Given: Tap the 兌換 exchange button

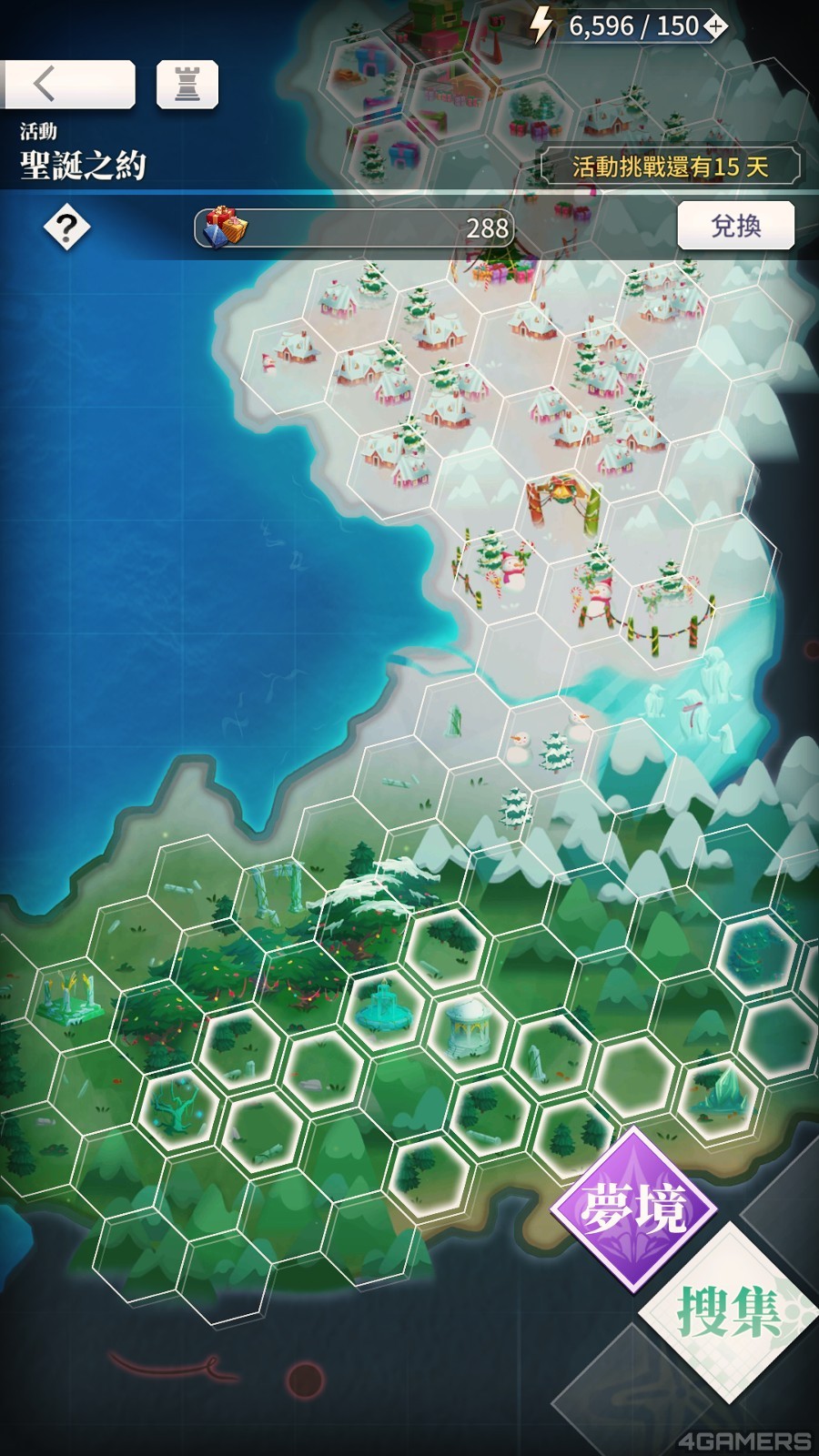Looking at the screenshot, I should click(x=735, y=226).
